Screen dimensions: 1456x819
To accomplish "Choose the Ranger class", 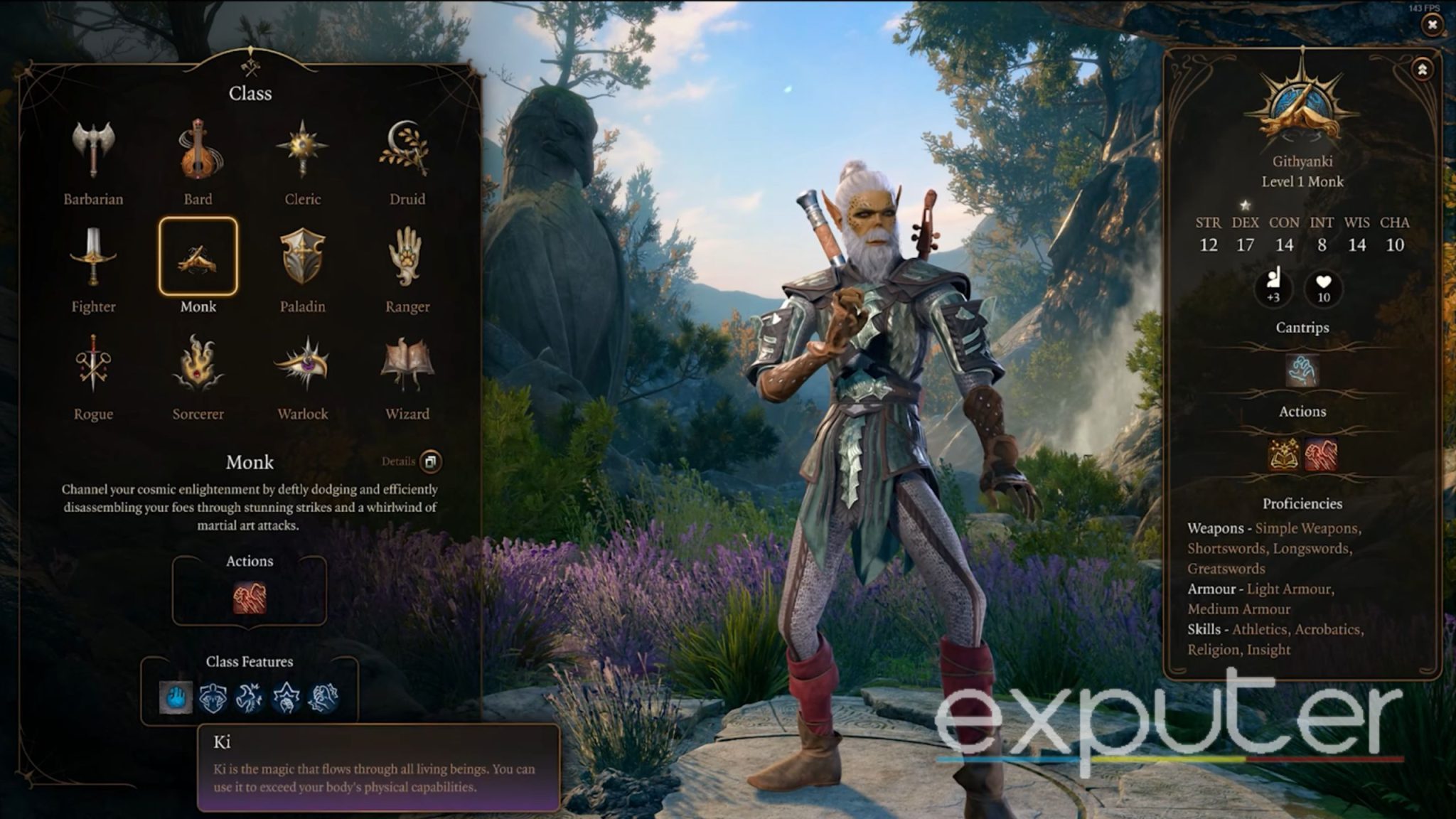I will pos(407,257).
